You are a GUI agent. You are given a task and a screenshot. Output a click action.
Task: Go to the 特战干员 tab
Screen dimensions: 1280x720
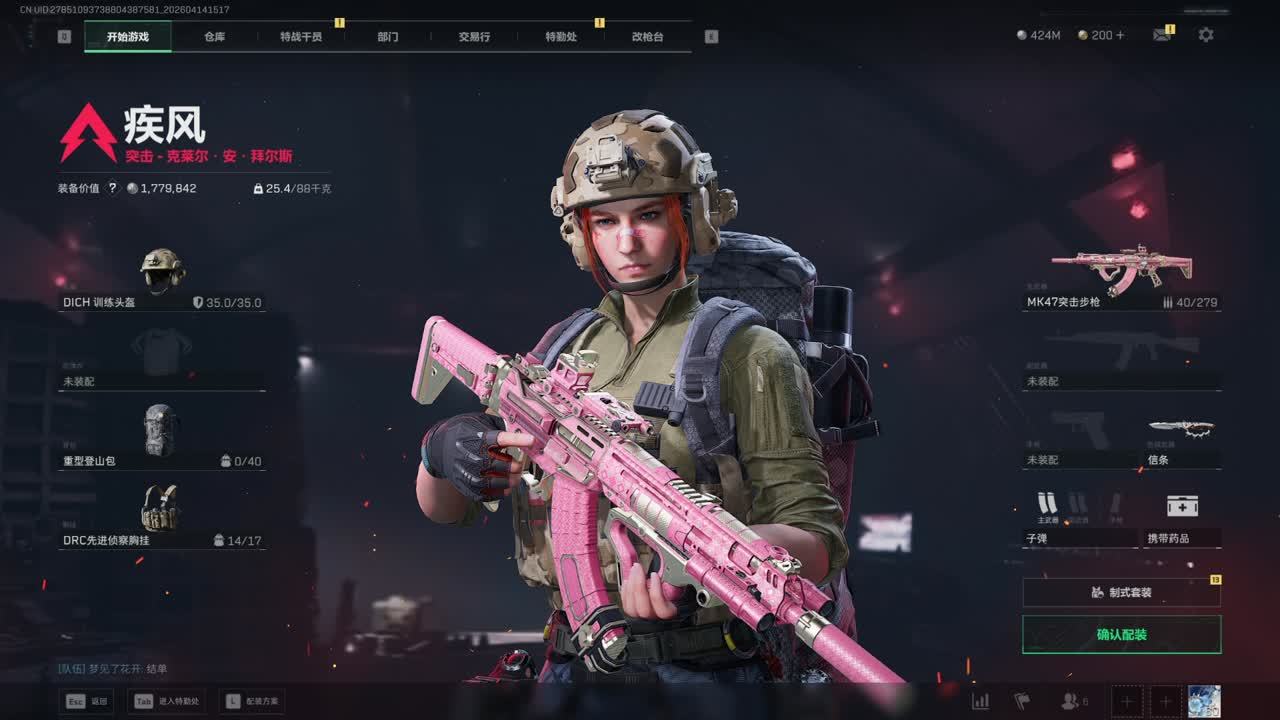[301, 37]
